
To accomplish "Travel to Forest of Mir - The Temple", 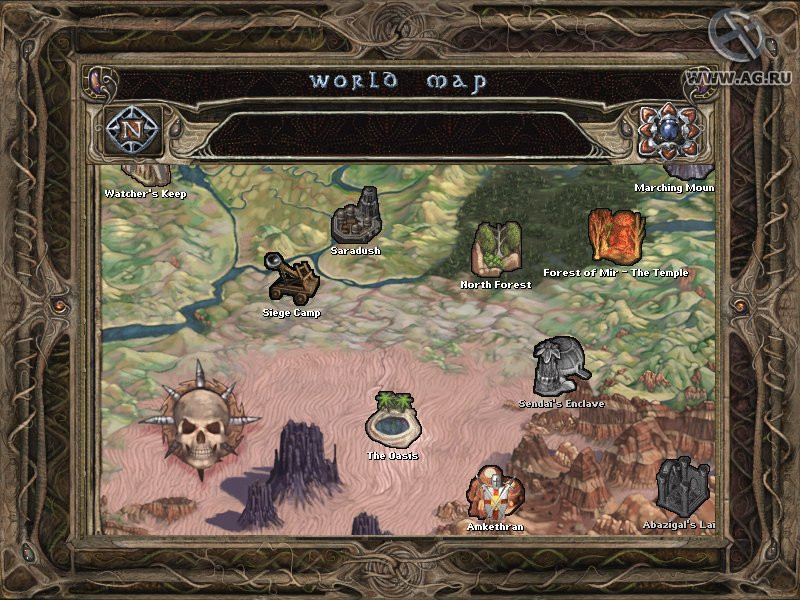I will pos(615,236).
